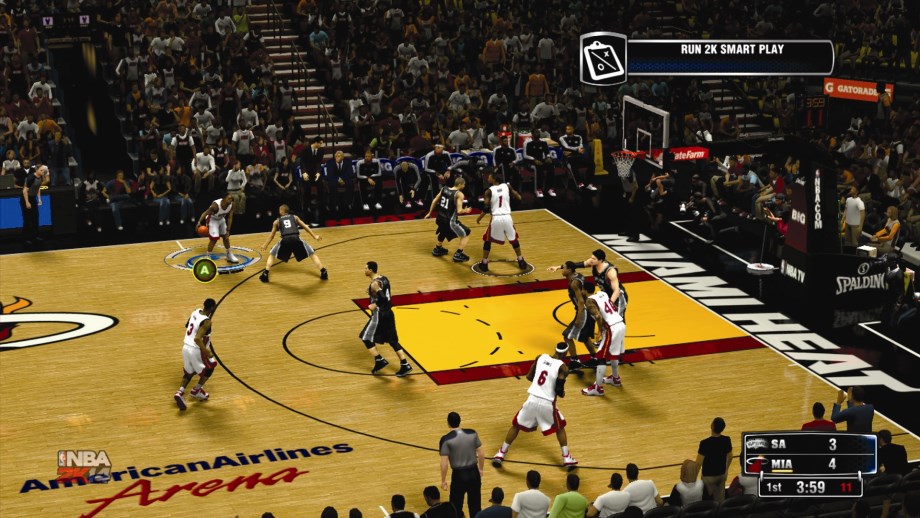
Task: Click the 2K Smart Play playbook icon
Action: click(603, 58)
